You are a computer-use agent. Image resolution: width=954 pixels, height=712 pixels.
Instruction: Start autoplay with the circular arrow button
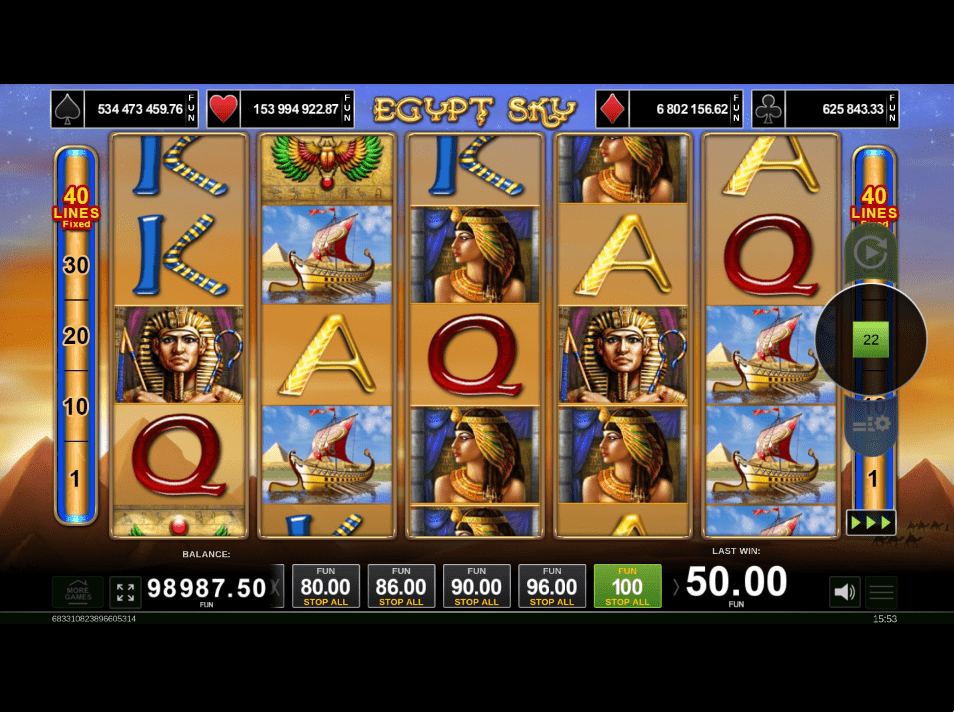pos(870,253)
